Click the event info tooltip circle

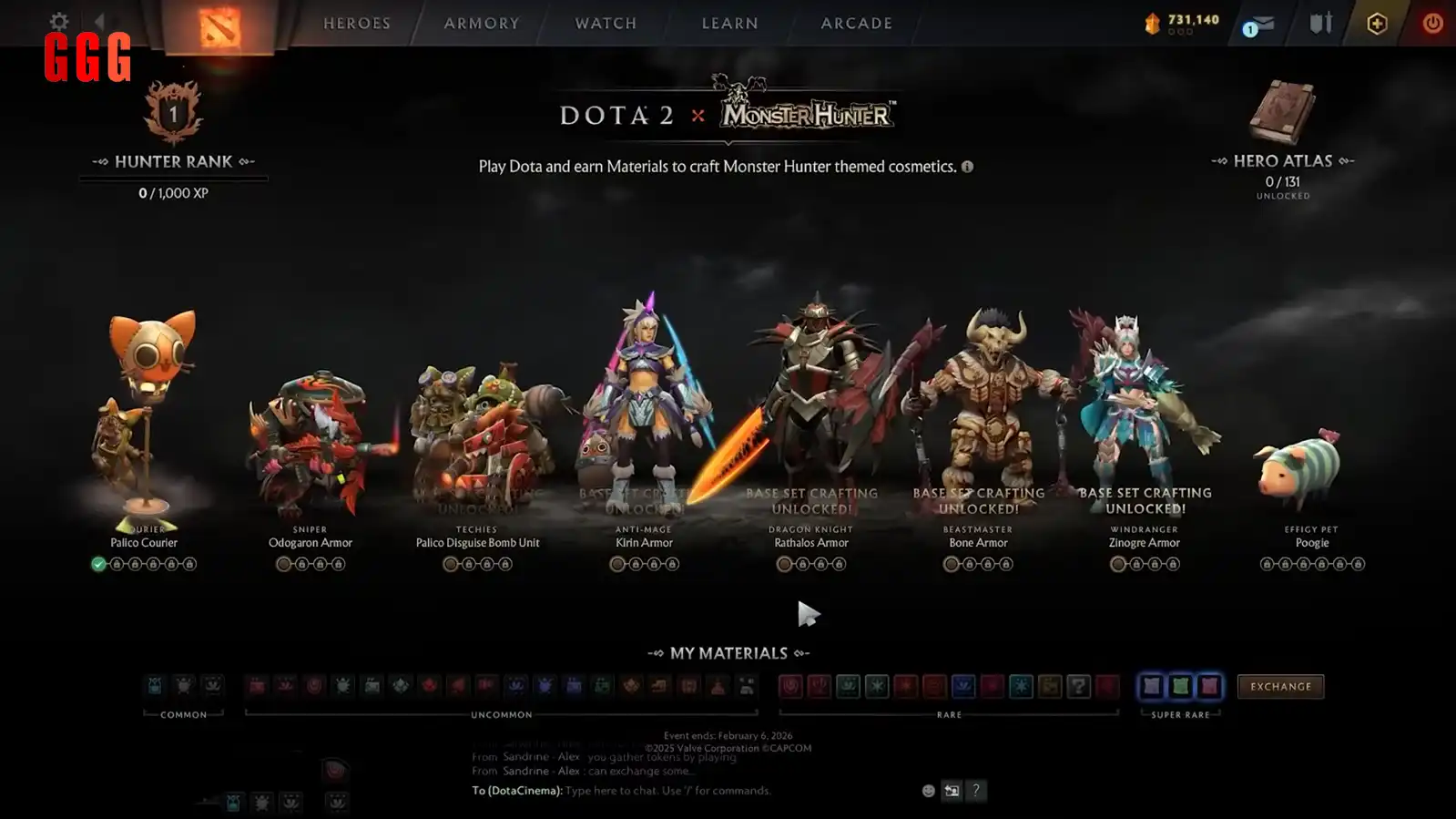(967, 167)
